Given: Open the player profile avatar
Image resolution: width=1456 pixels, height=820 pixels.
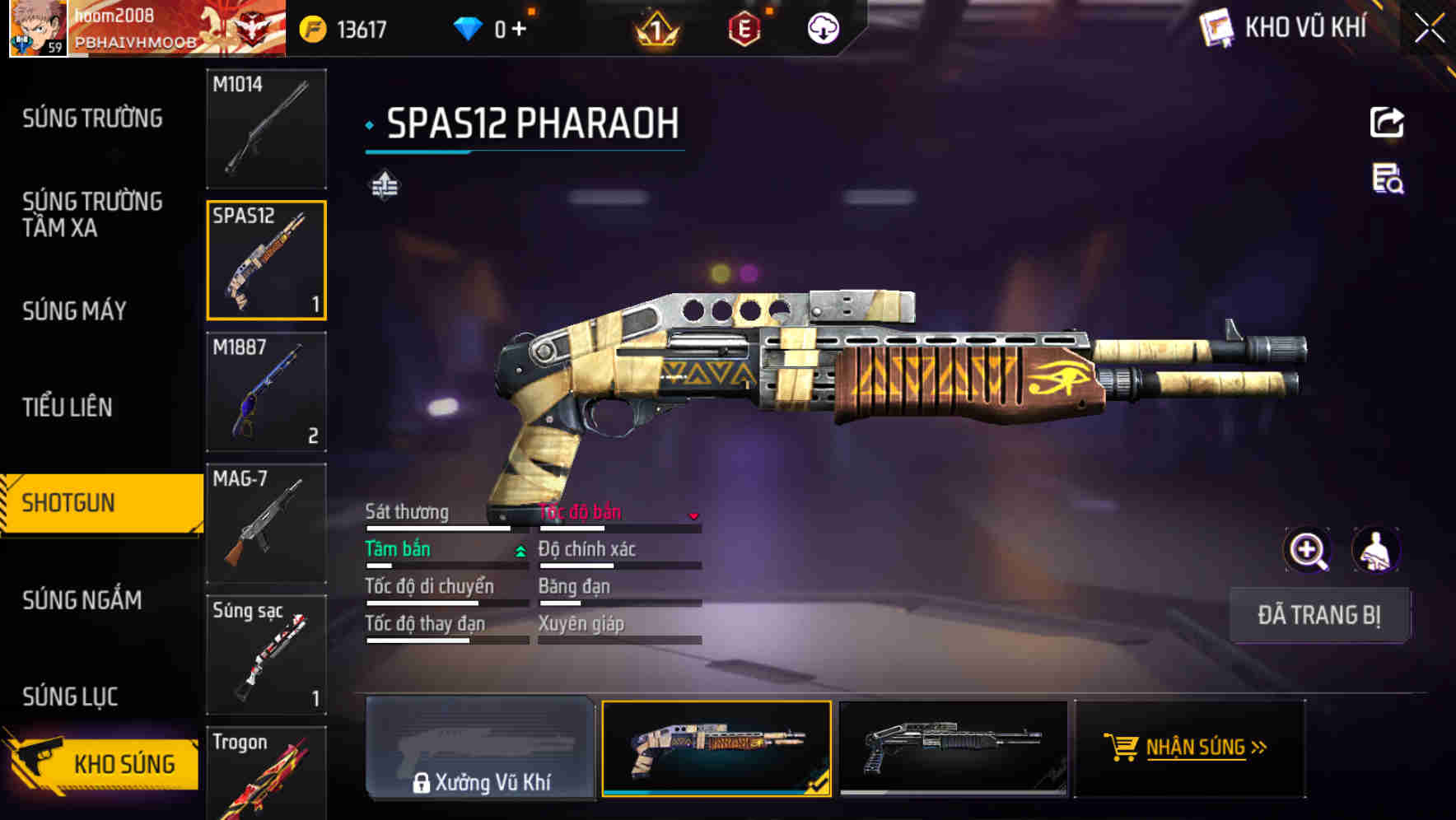Looking at the screenshot, I should pos(37,28).
